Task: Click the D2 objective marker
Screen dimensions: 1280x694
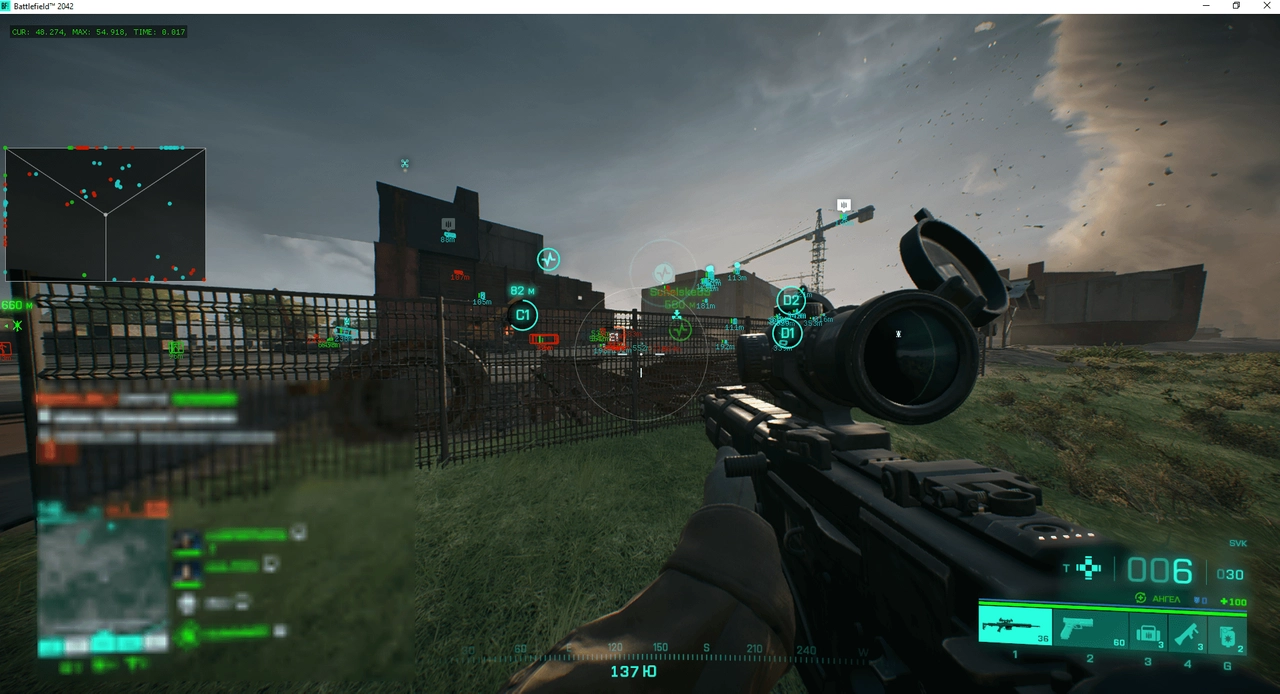Action: click(790, 300)
